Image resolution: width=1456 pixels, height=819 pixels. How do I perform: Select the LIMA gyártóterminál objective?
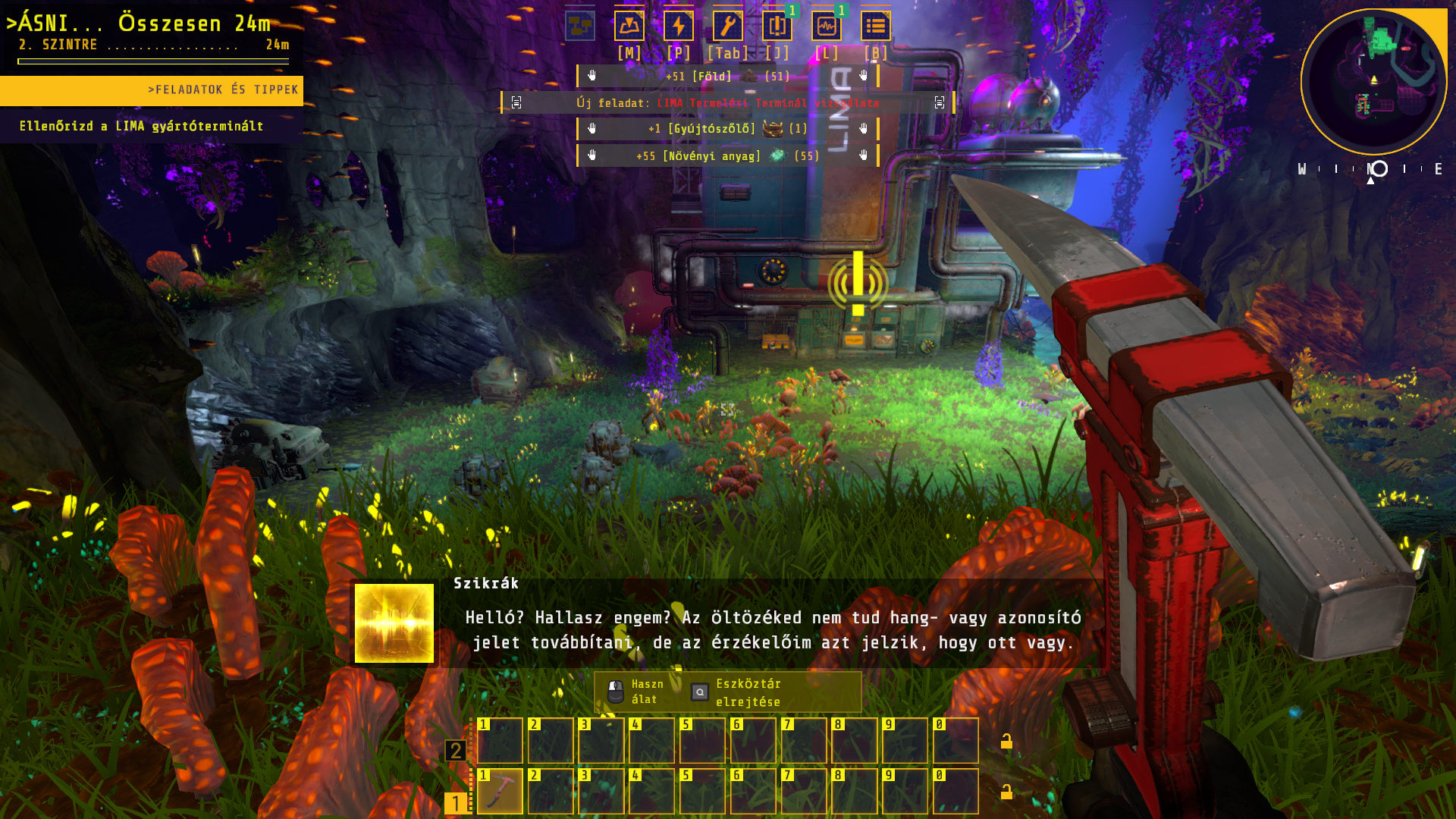(x=142, y=127)
